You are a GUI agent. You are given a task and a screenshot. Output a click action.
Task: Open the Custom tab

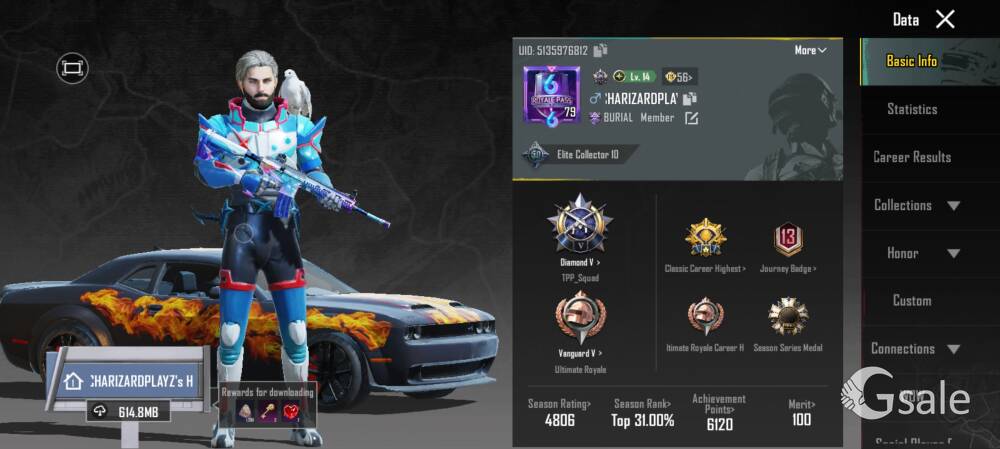[x=911, y=300]
